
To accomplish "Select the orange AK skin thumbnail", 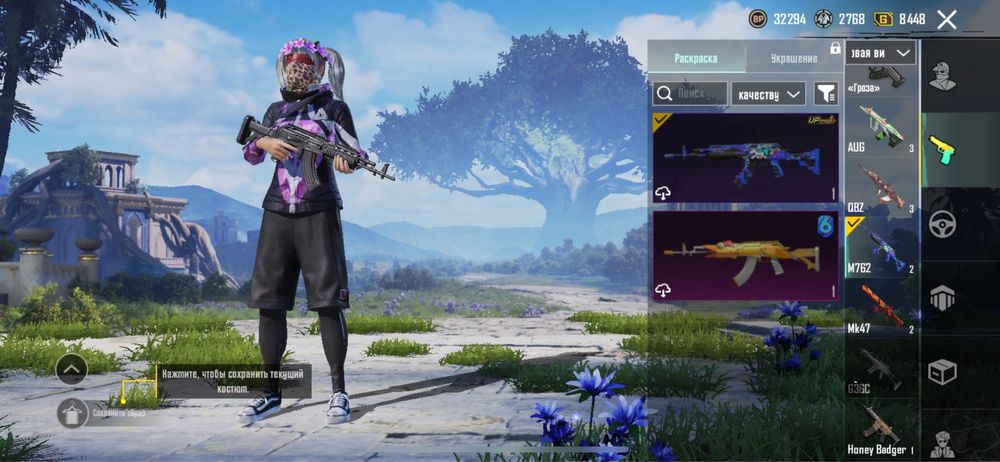I will tap(745, 256).
